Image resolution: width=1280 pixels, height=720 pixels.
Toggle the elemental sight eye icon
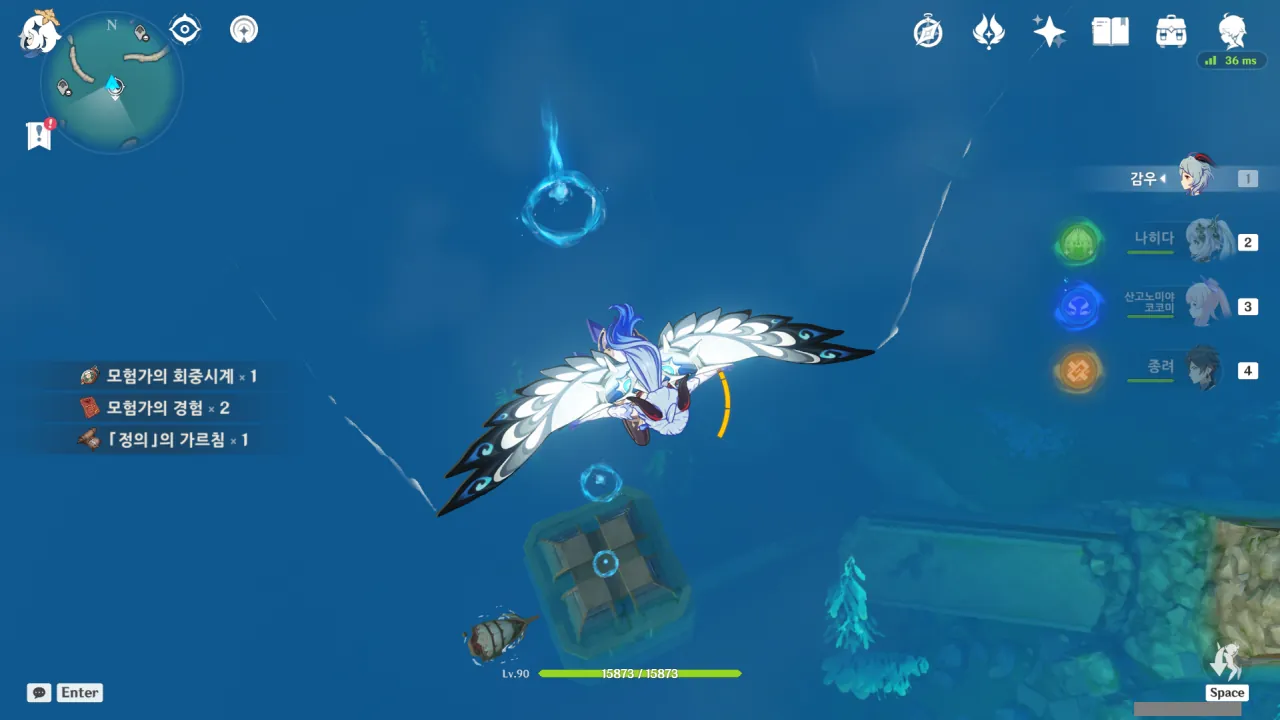pos(185,30)
